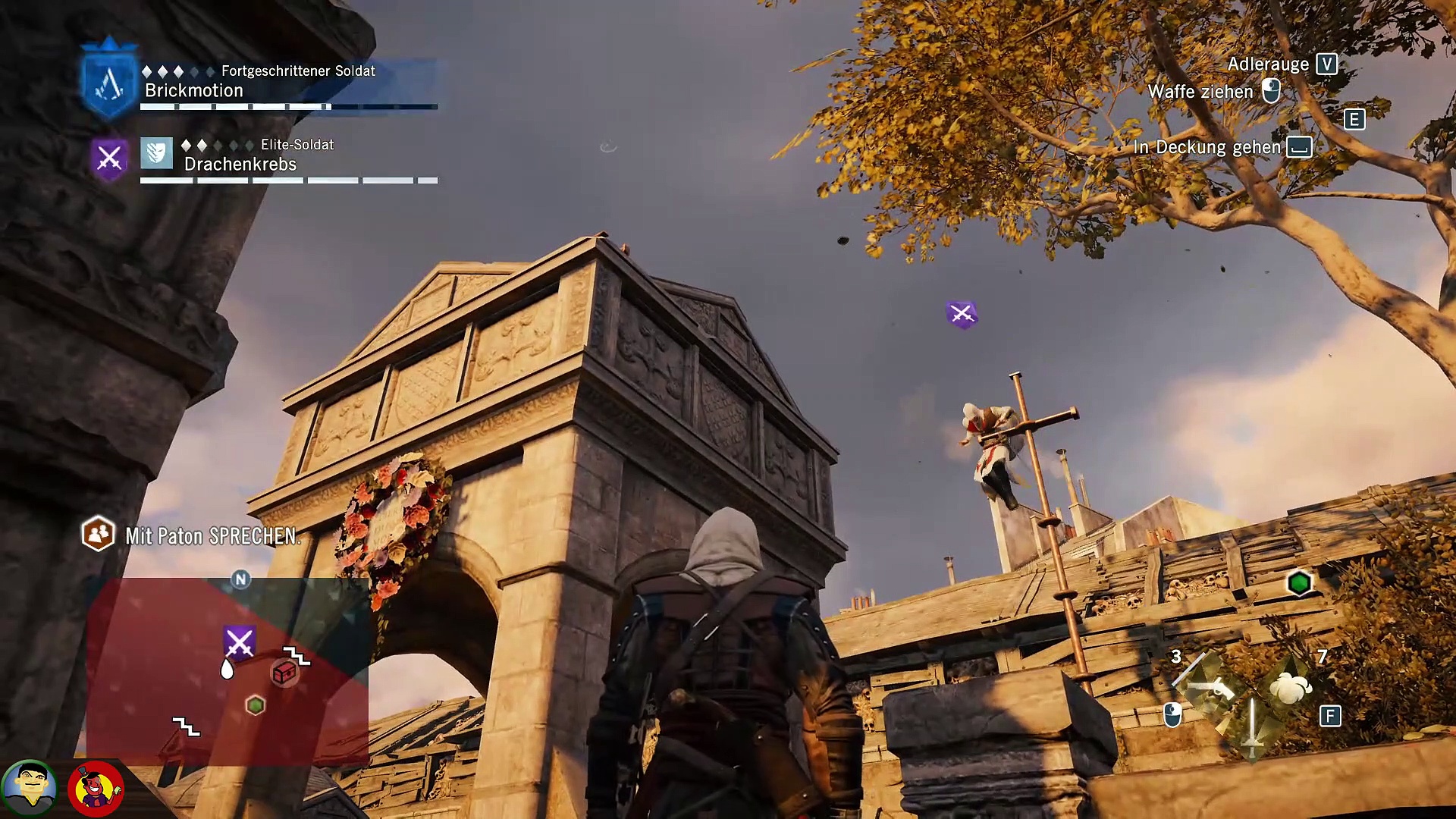Select the sword in the weapon selector

(1252, 726)
